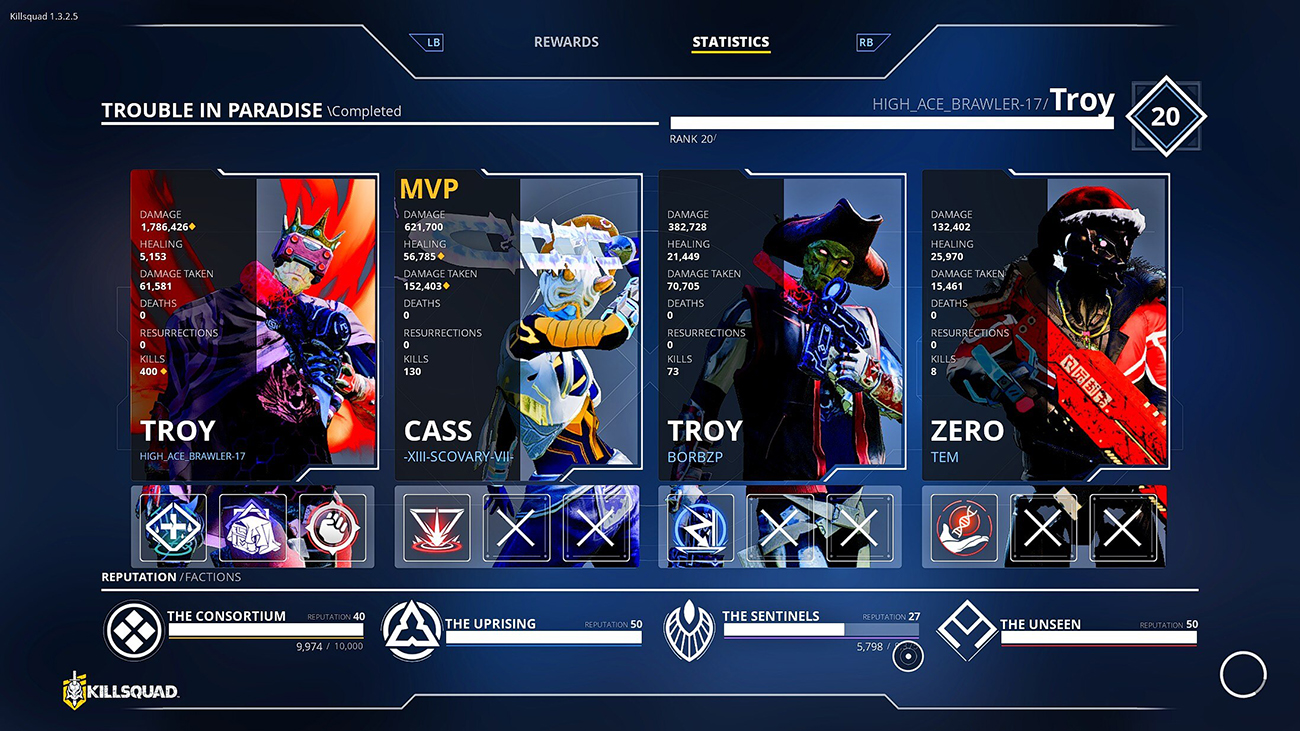Select The Consortium faction emblem icon
The height and width of the screenshot is (731, 1300).
point(133,632)
